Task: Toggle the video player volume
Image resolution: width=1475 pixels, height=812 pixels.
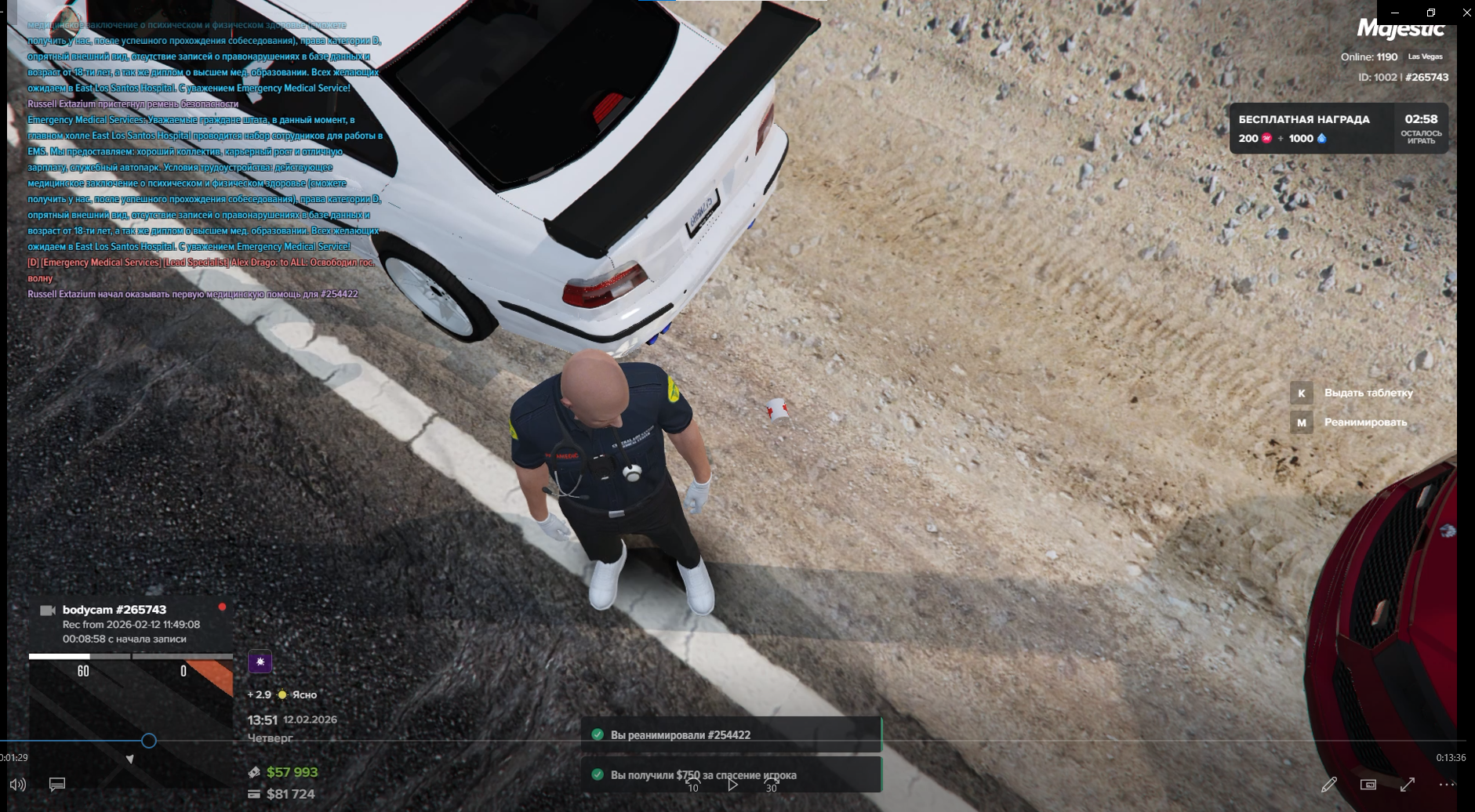Action: (17, 785)
